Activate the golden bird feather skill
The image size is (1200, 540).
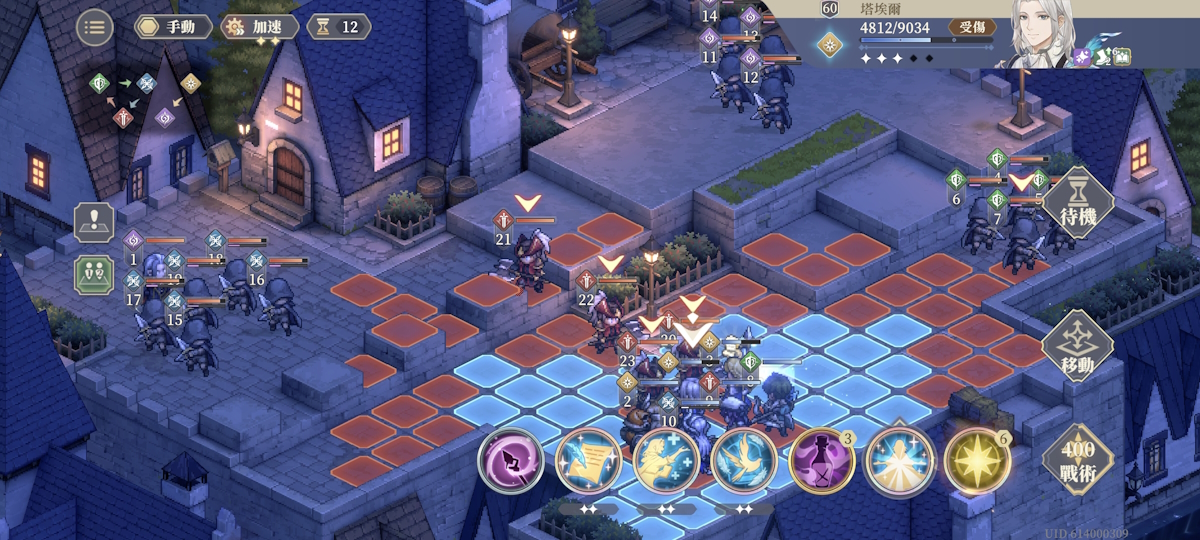pos(743,460)
